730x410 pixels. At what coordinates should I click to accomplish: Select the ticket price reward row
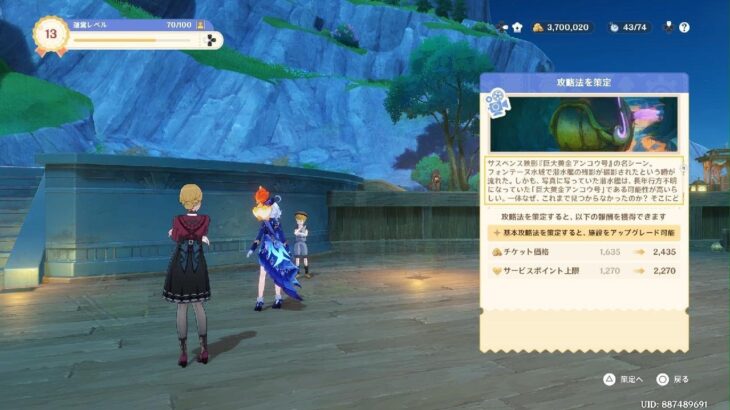pos(583,253)
